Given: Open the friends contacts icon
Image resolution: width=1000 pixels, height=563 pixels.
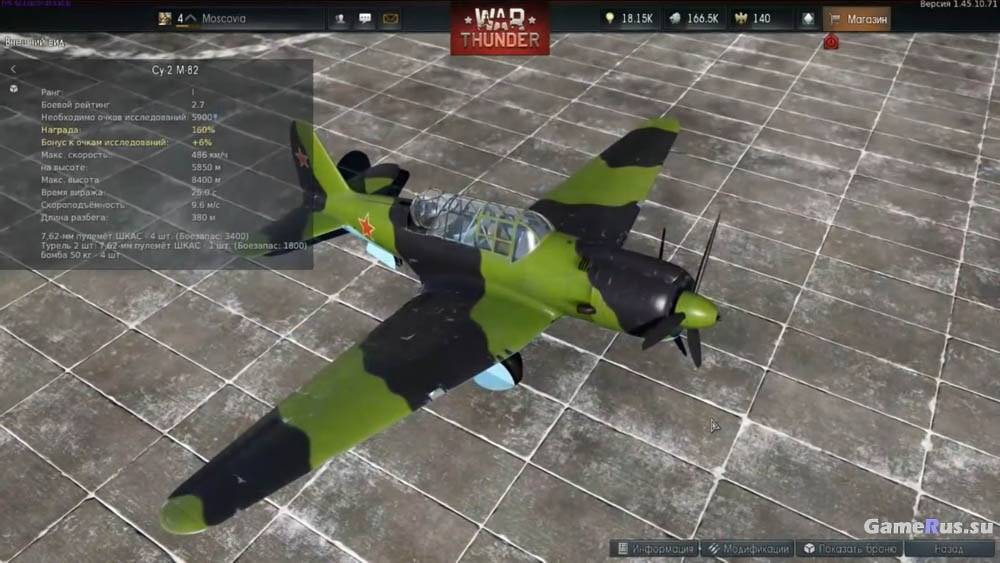Looking at the screenshot, I should (x=341, y=18).
